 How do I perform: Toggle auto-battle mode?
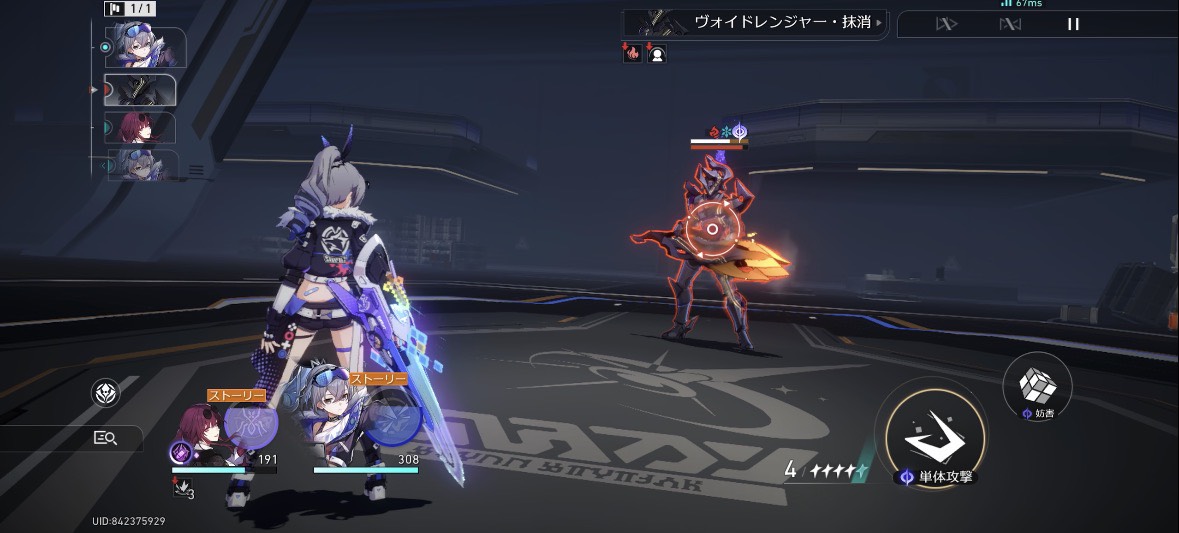point(1010,24)
